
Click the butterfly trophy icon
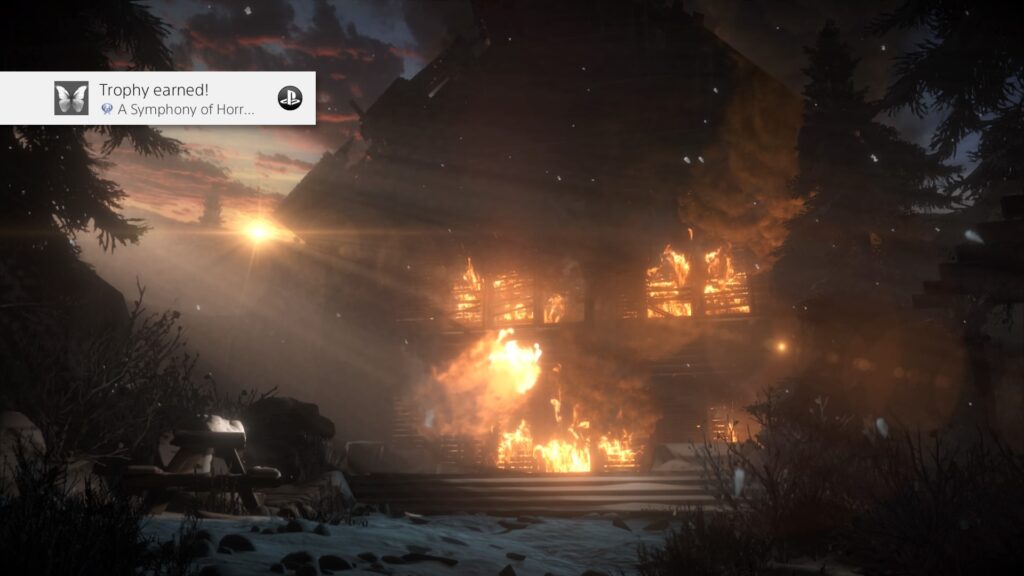coord(71,98)
